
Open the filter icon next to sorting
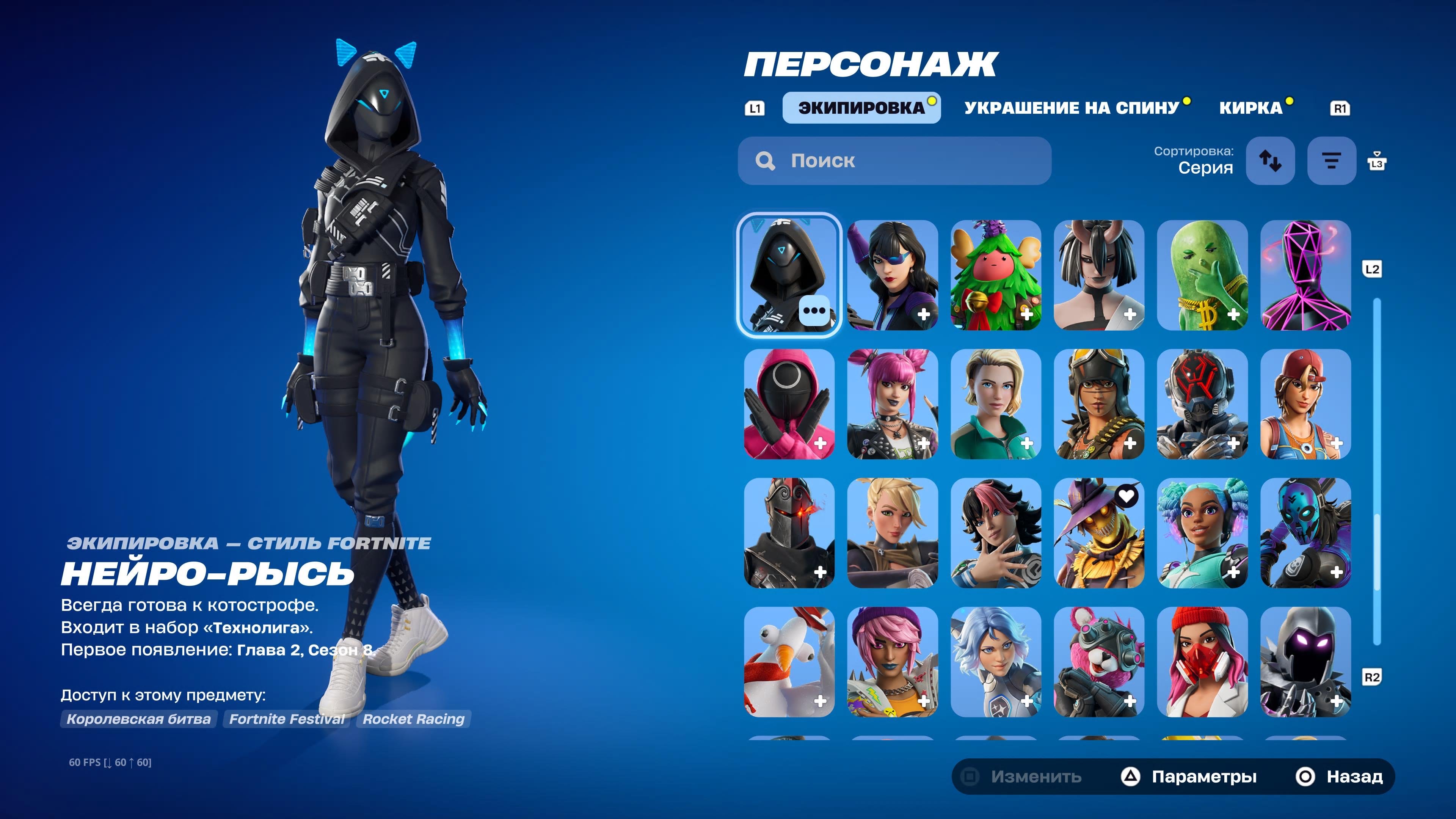tap(1331, 160)
